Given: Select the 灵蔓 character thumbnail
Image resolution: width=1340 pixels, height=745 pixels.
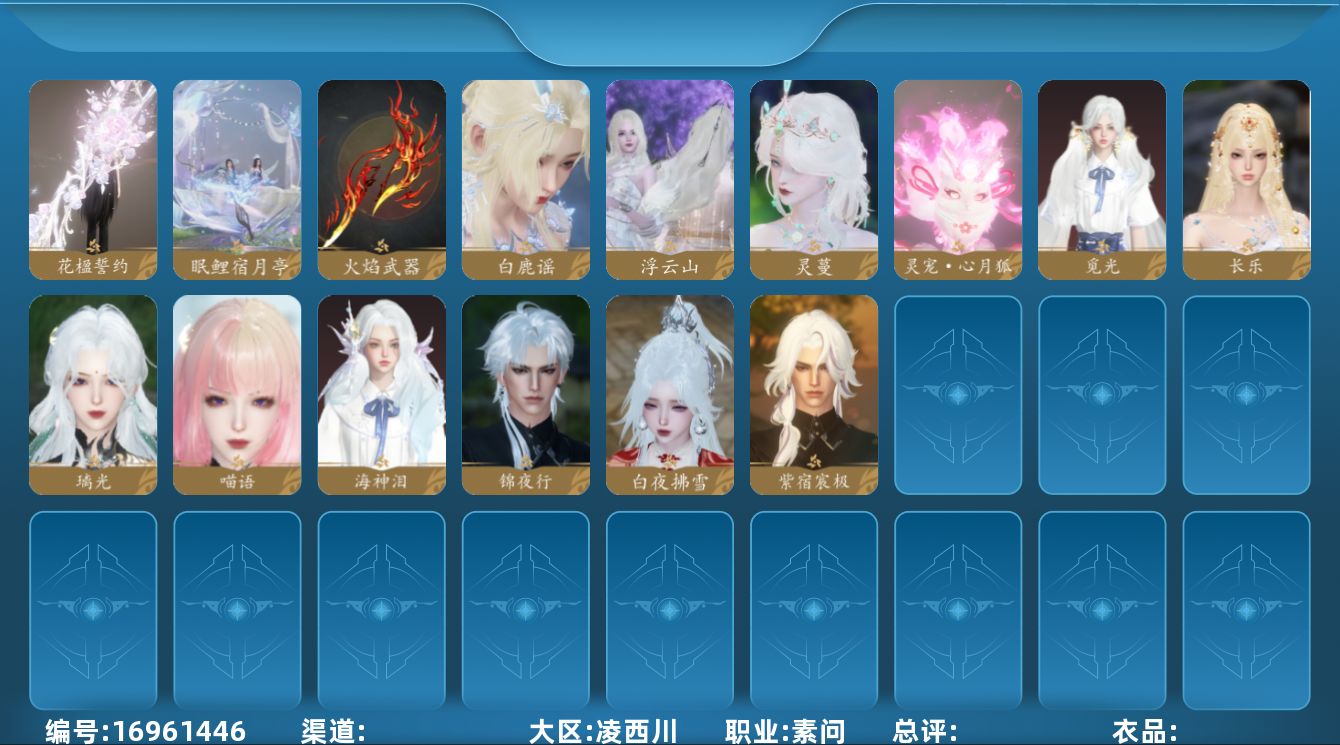Looking at the screenshot, I should 813,178.
